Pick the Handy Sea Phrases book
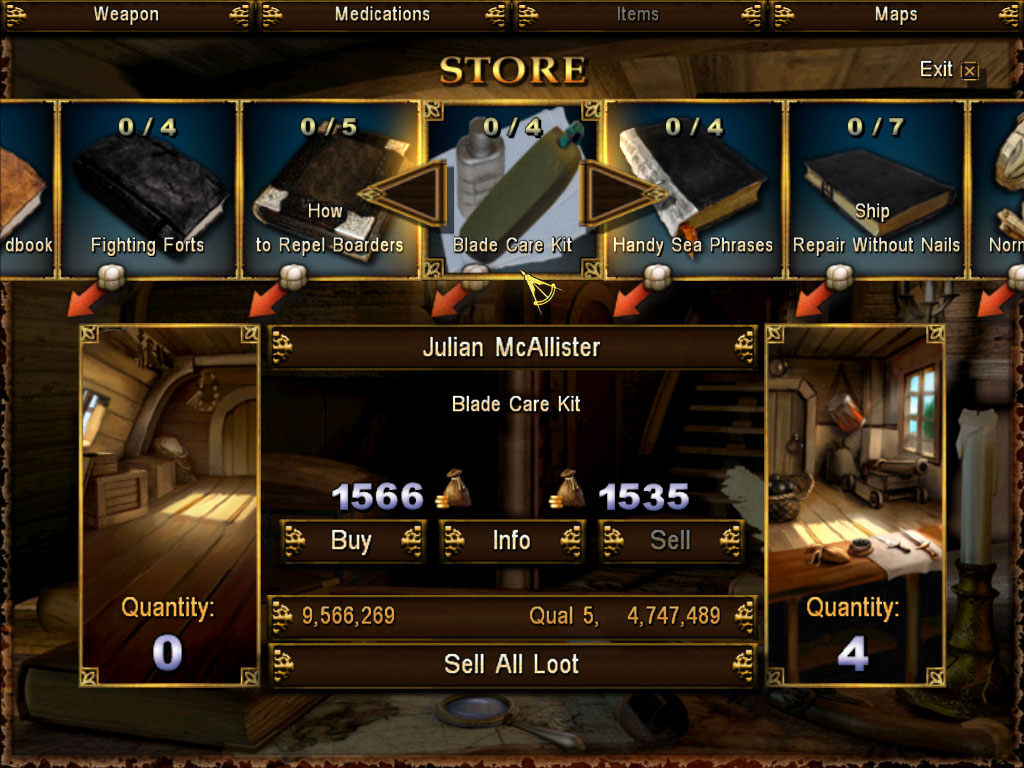1024x768 pixels. click(x=693, y=190)
